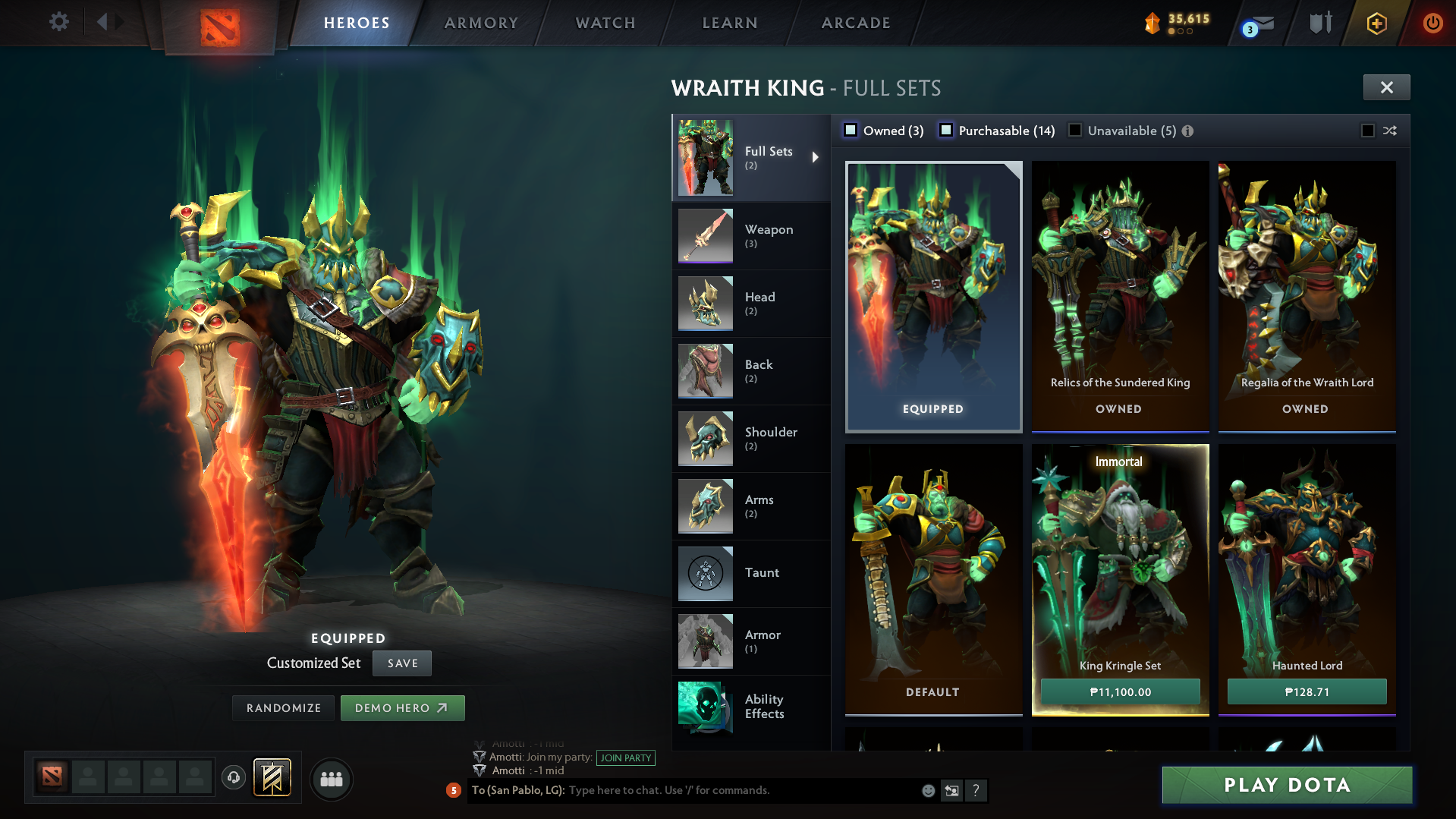
Task: Click the RANDOMIZE button
Action: 283,707
